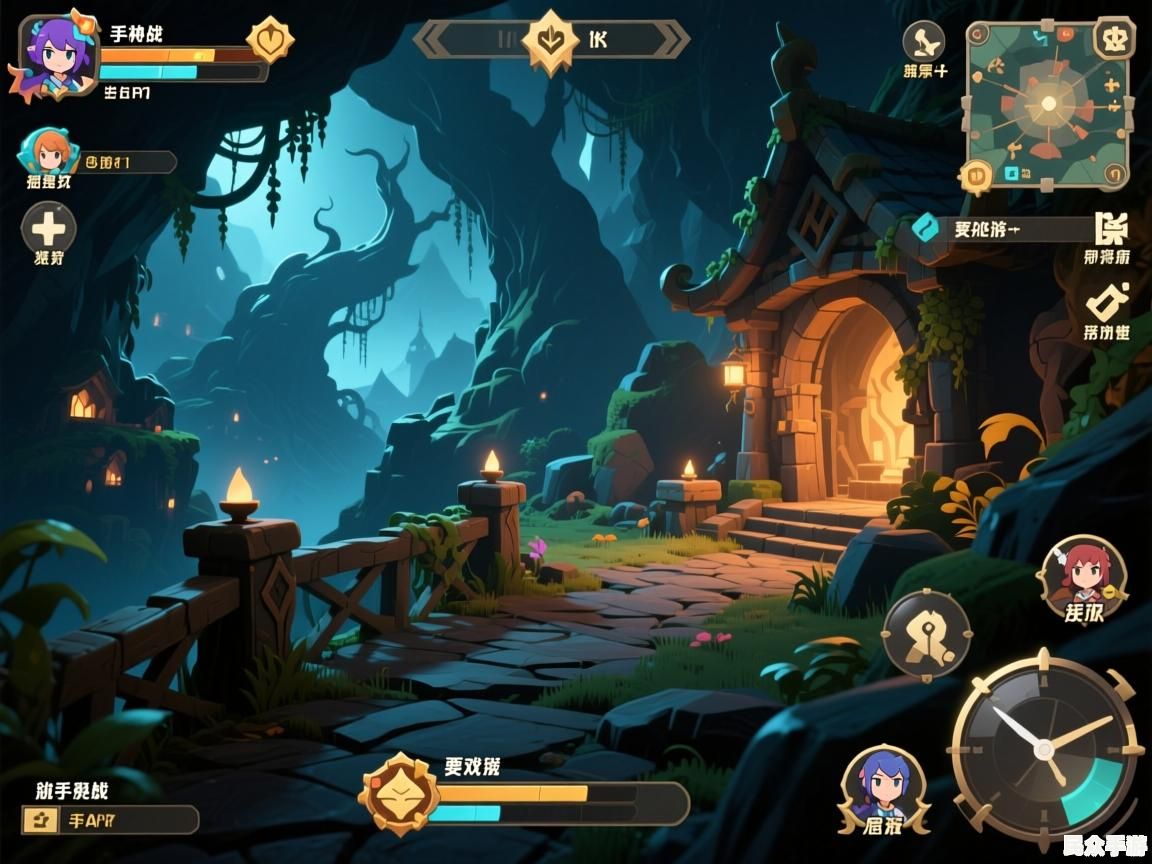Tap the gold shield badge beside the player bars

pos(269,41)
